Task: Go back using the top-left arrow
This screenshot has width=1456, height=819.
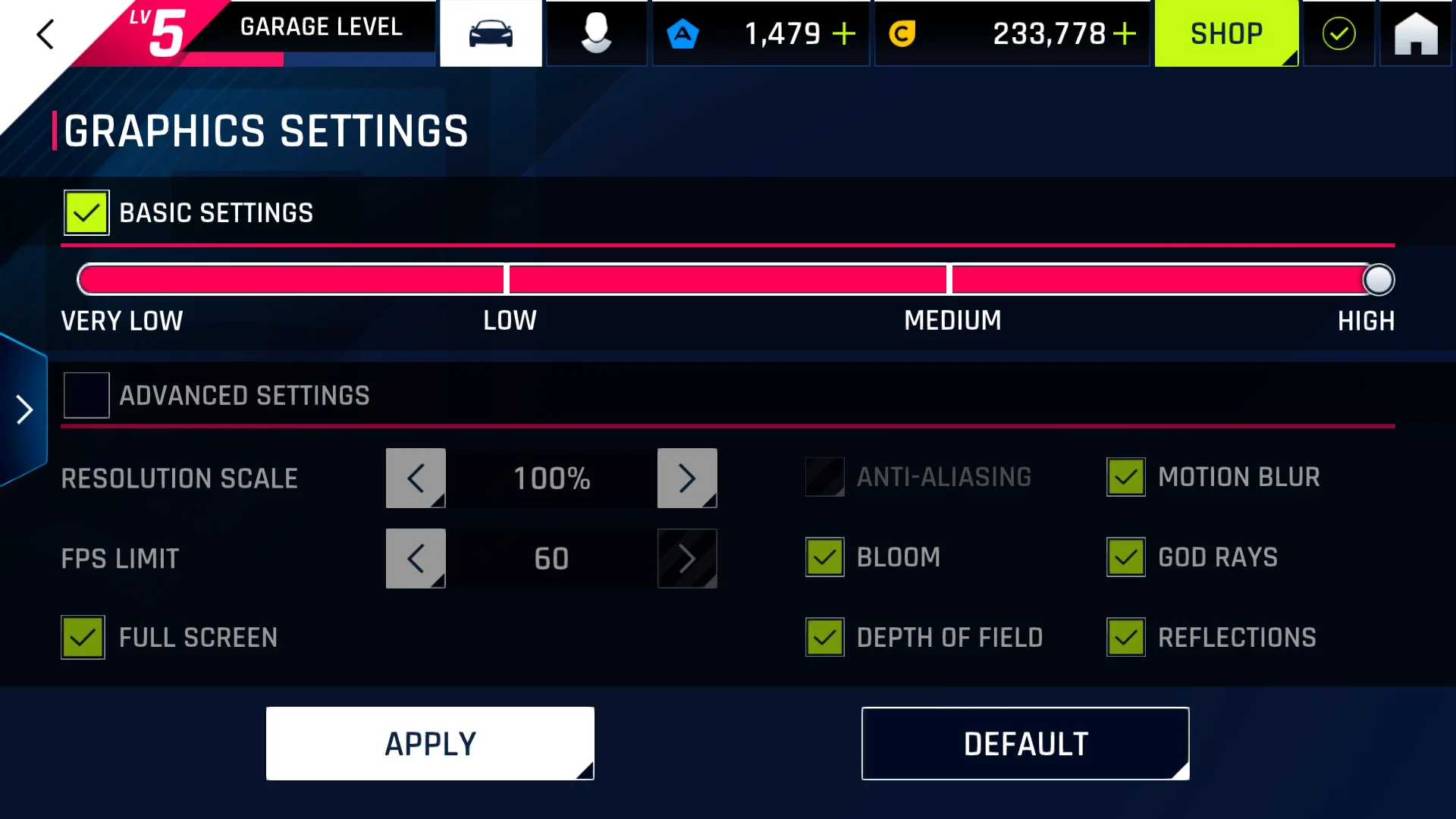Action: tap(45, 34)
